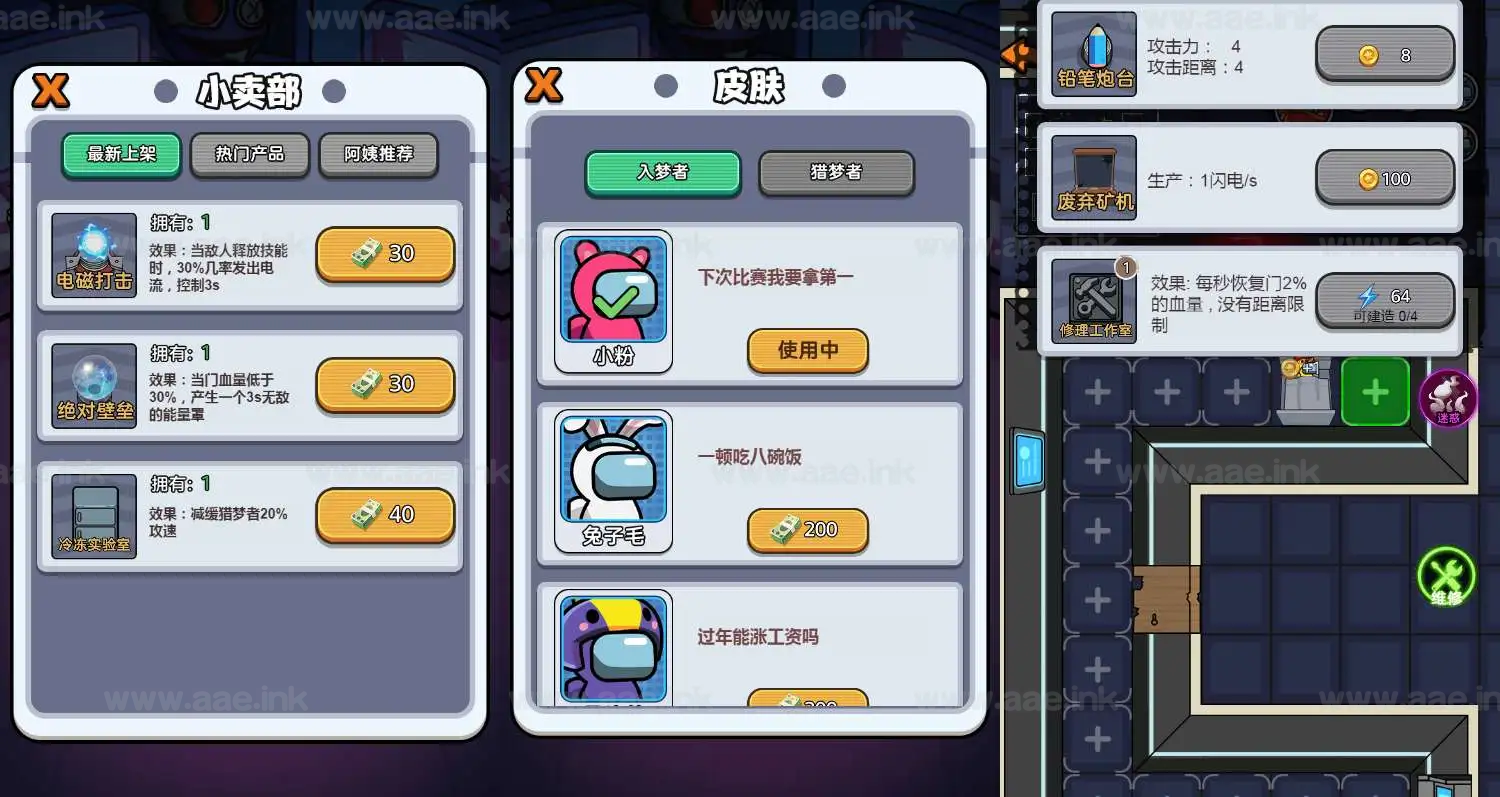Purchase the 兔子毛 skin for 200
1500x797 pixels.
pos(807,530)
